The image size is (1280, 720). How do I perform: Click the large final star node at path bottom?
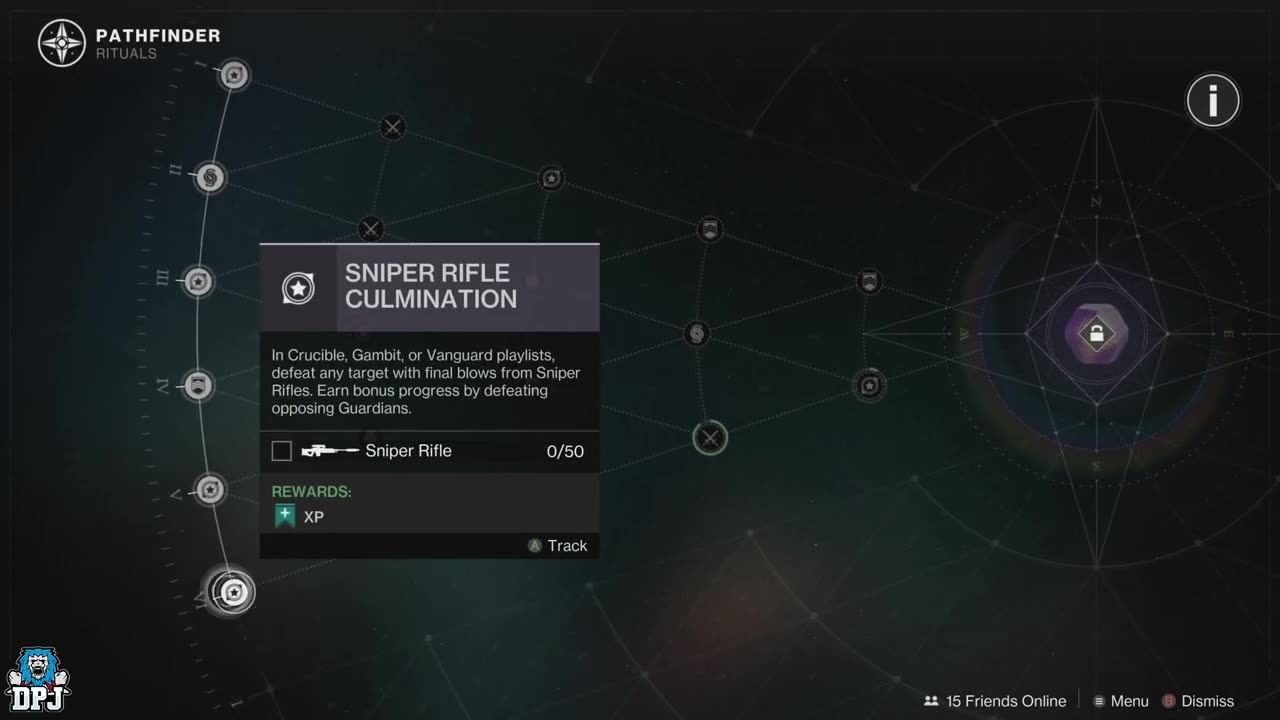pyautogui.click(x=234, y=591)
